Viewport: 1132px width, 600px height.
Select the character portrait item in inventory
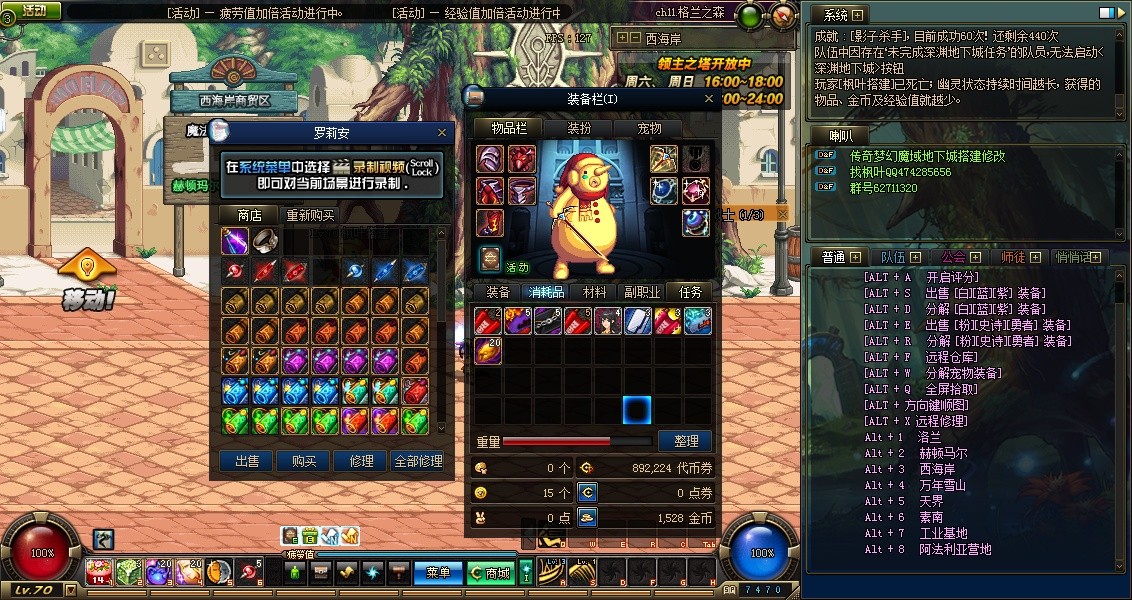[608, 321]
